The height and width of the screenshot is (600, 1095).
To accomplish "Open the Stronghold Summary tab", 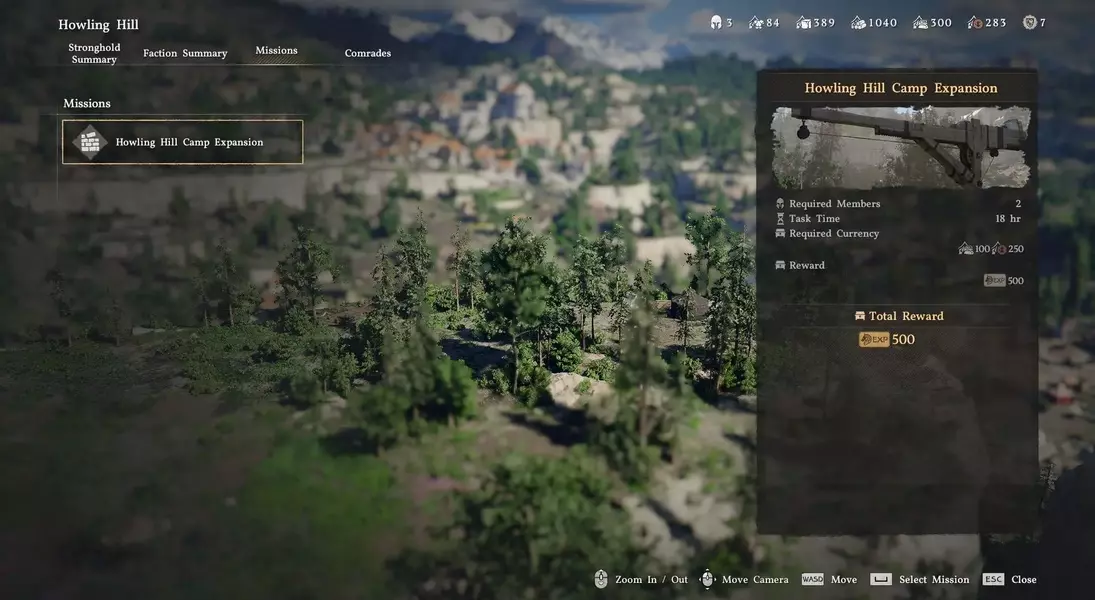I will (94, 53).
